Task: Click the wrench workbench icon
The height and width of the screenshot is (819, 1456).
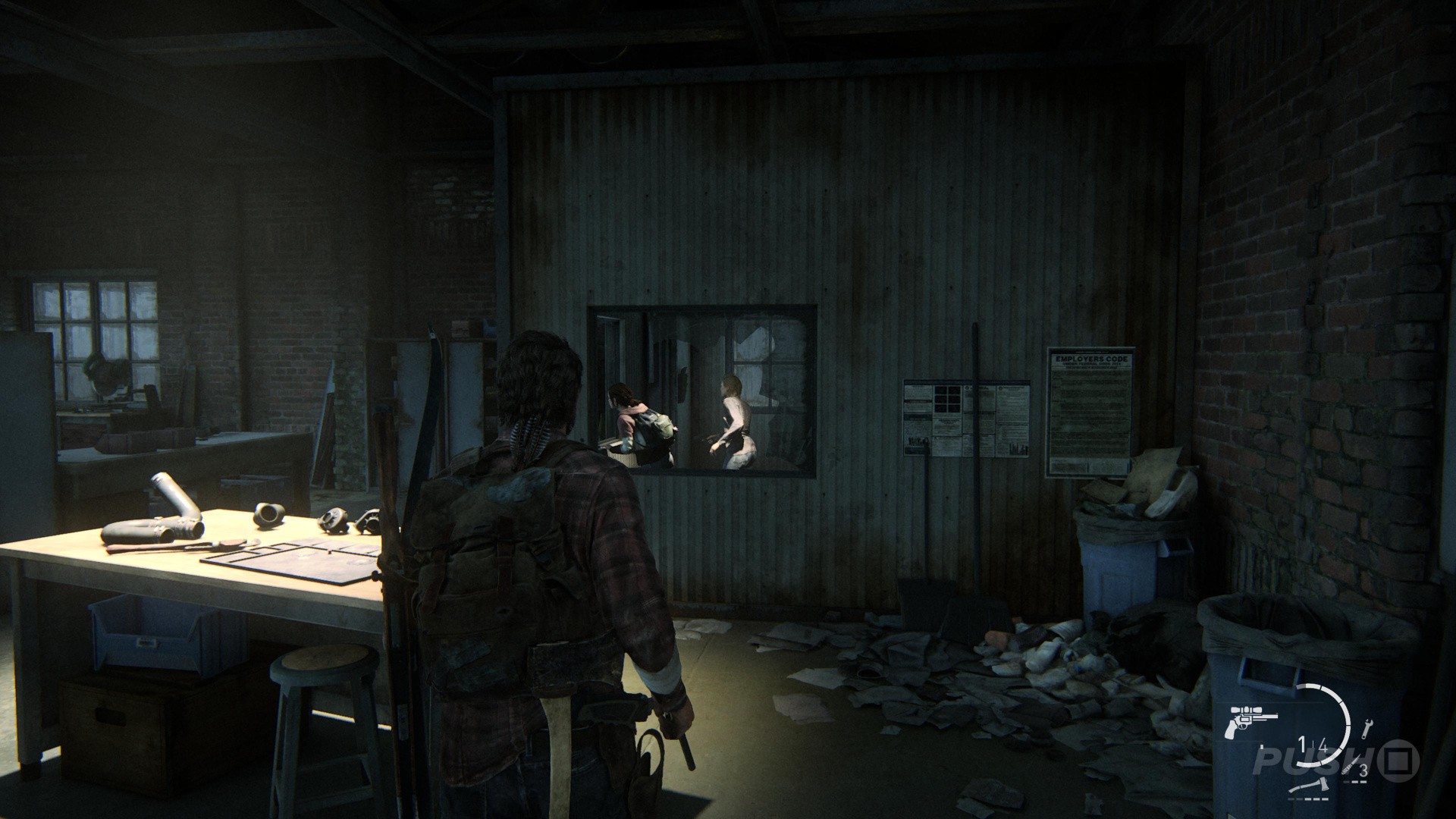Action: 1367,730
